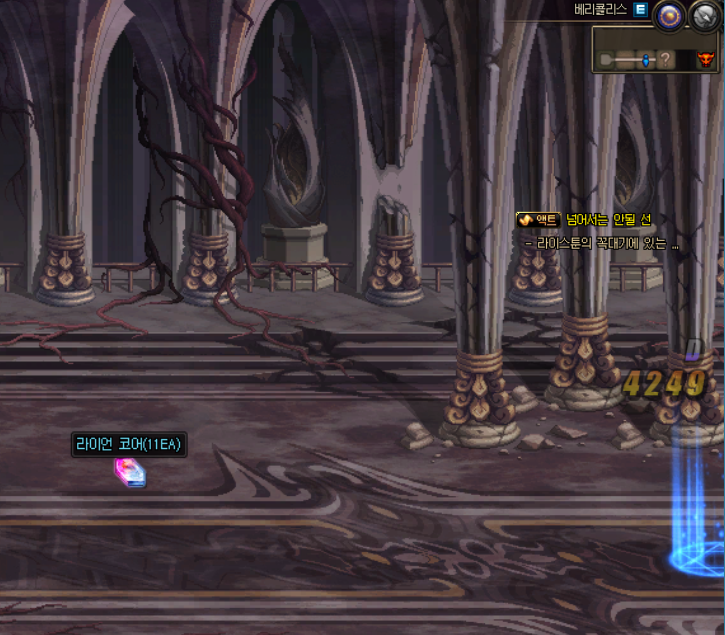The height and width of the screenshot is (635, 725).
Task: Click the gray arrow round button
Action: (x=704, y=14)
